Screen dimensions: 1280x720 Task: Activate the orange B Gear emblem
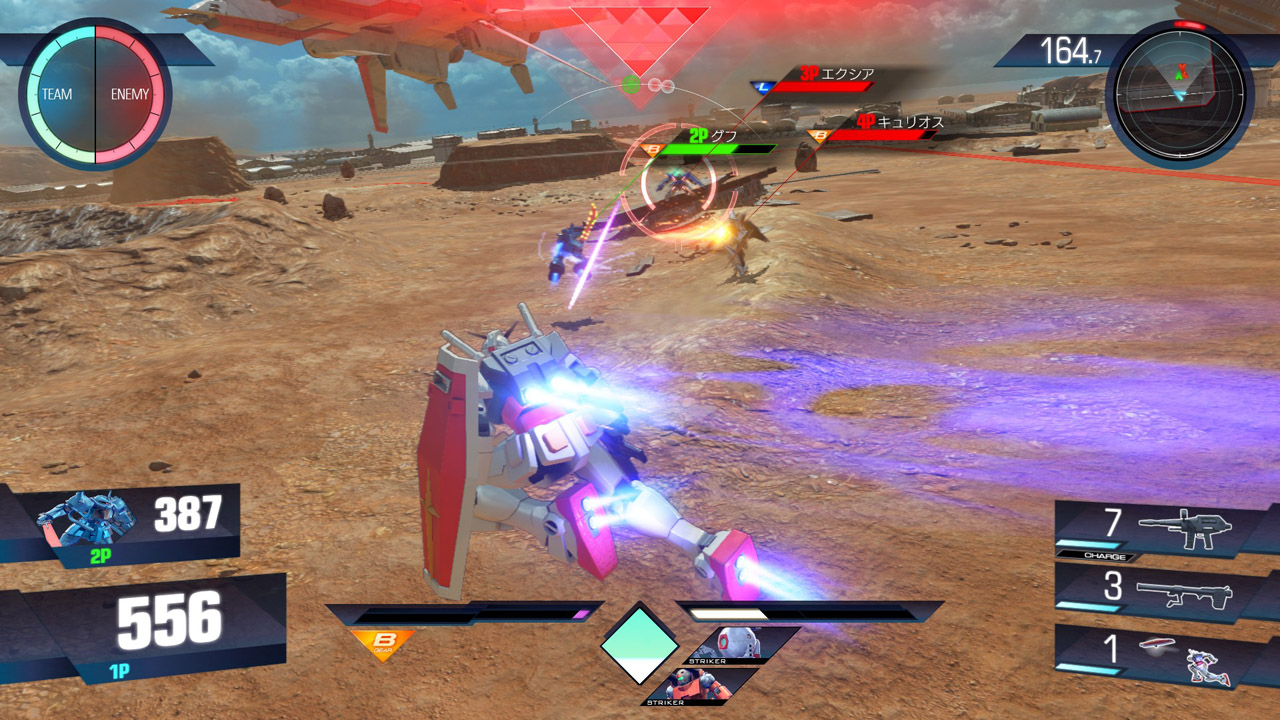pyautogui.click(x=382, y=643)
